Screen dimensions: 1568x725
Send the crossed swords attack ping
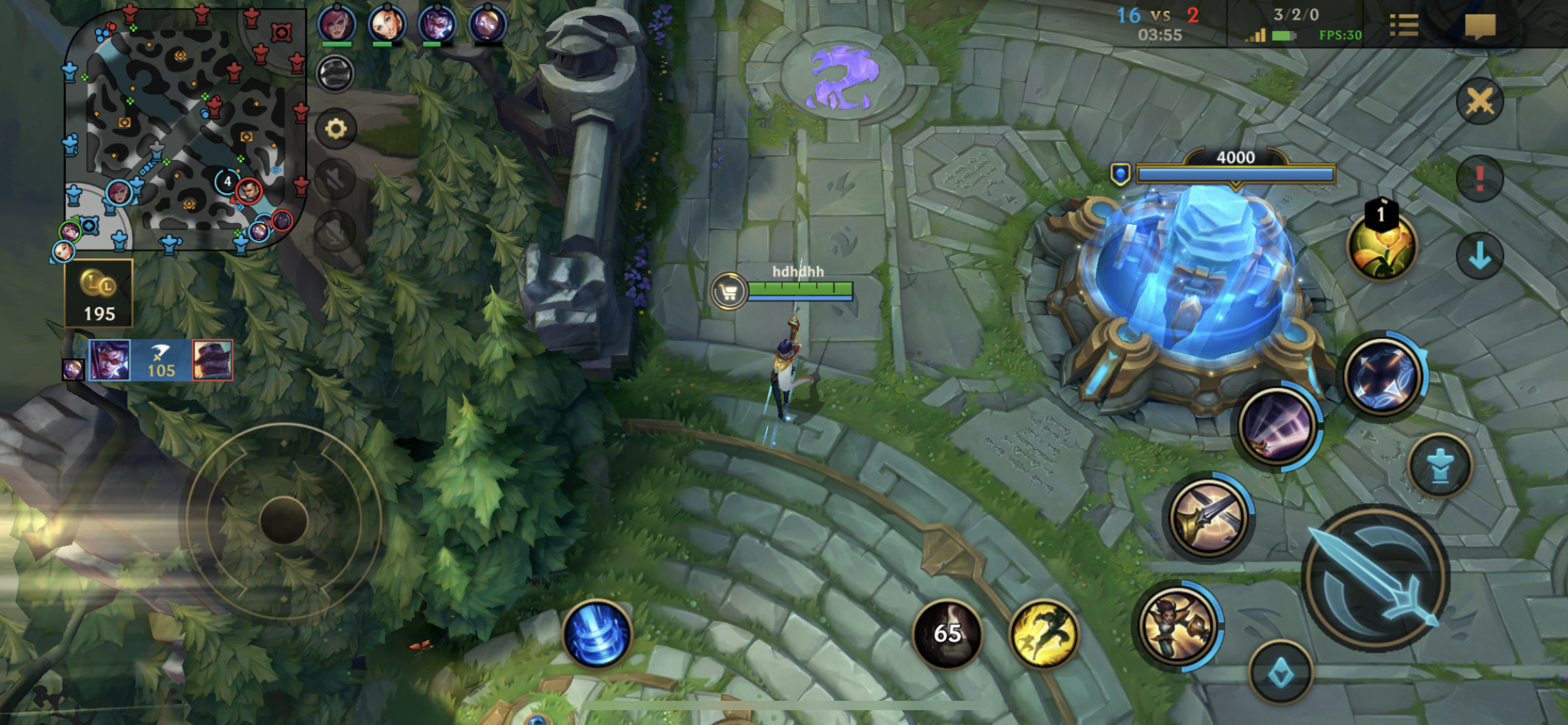(x=1479, y=101)
